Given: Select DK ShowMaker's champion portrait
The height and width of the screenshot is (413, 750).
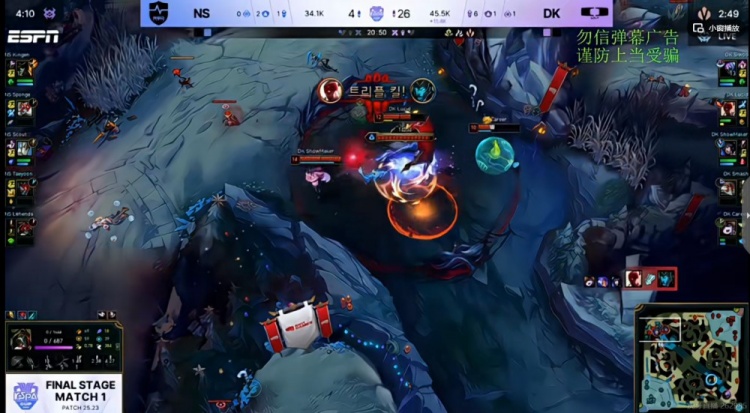Looking at the screenshot, I should tap(726, 148).
